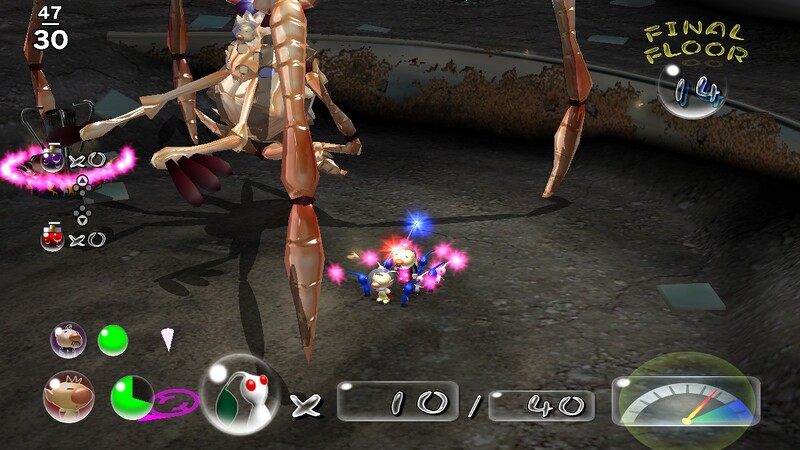
Task: Select the red ultra-spicy spray icon
Action: [53, 237]
